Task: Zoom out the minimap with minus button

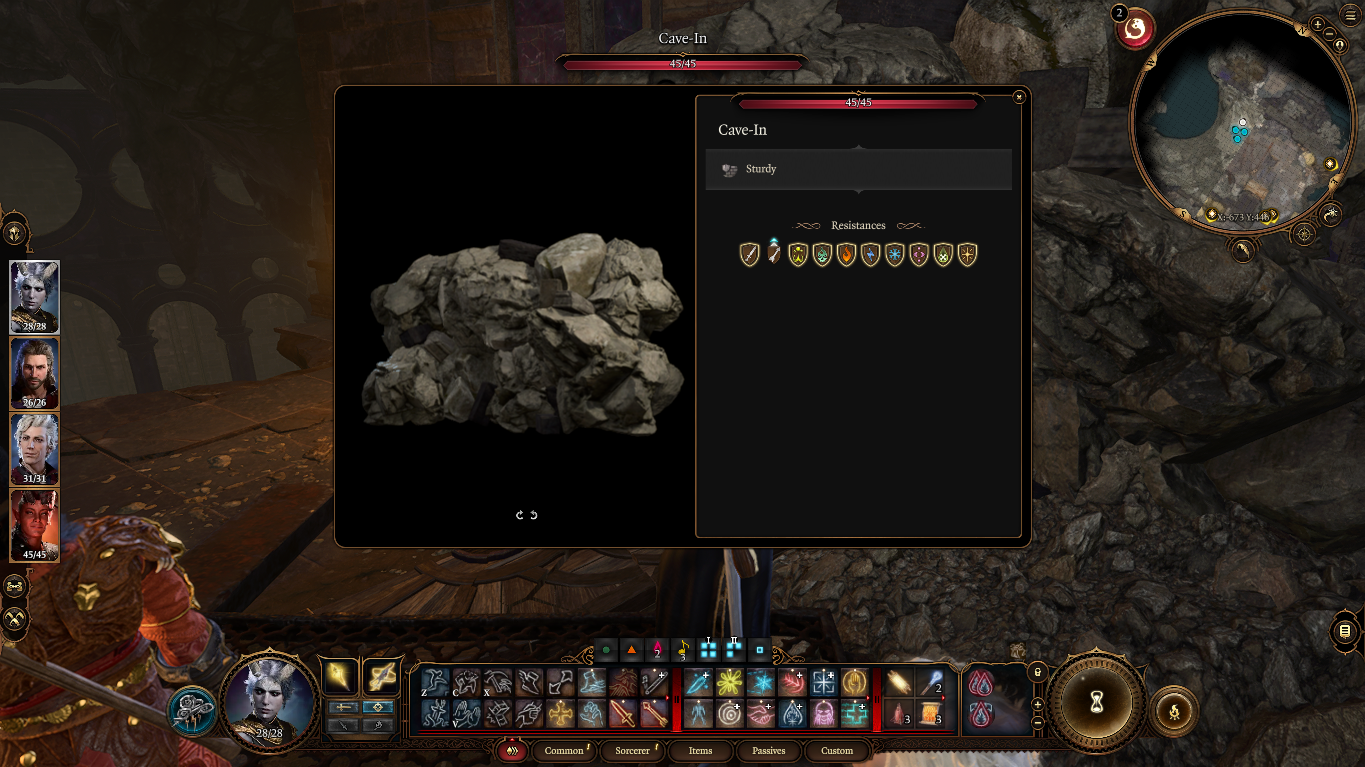Action: tap(1330, 36)
